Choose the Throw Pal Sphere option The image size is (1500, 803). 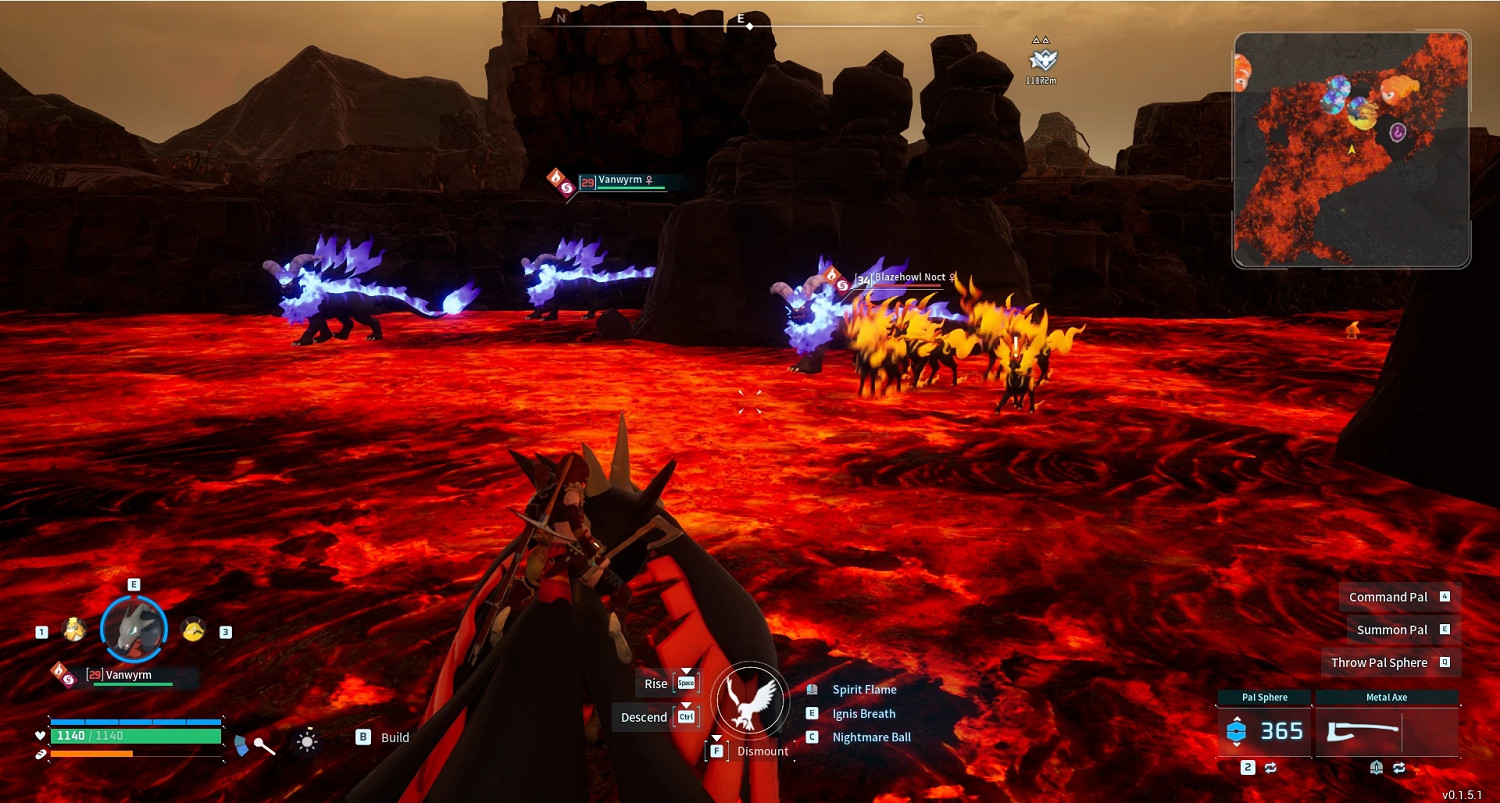(1379, 663)
